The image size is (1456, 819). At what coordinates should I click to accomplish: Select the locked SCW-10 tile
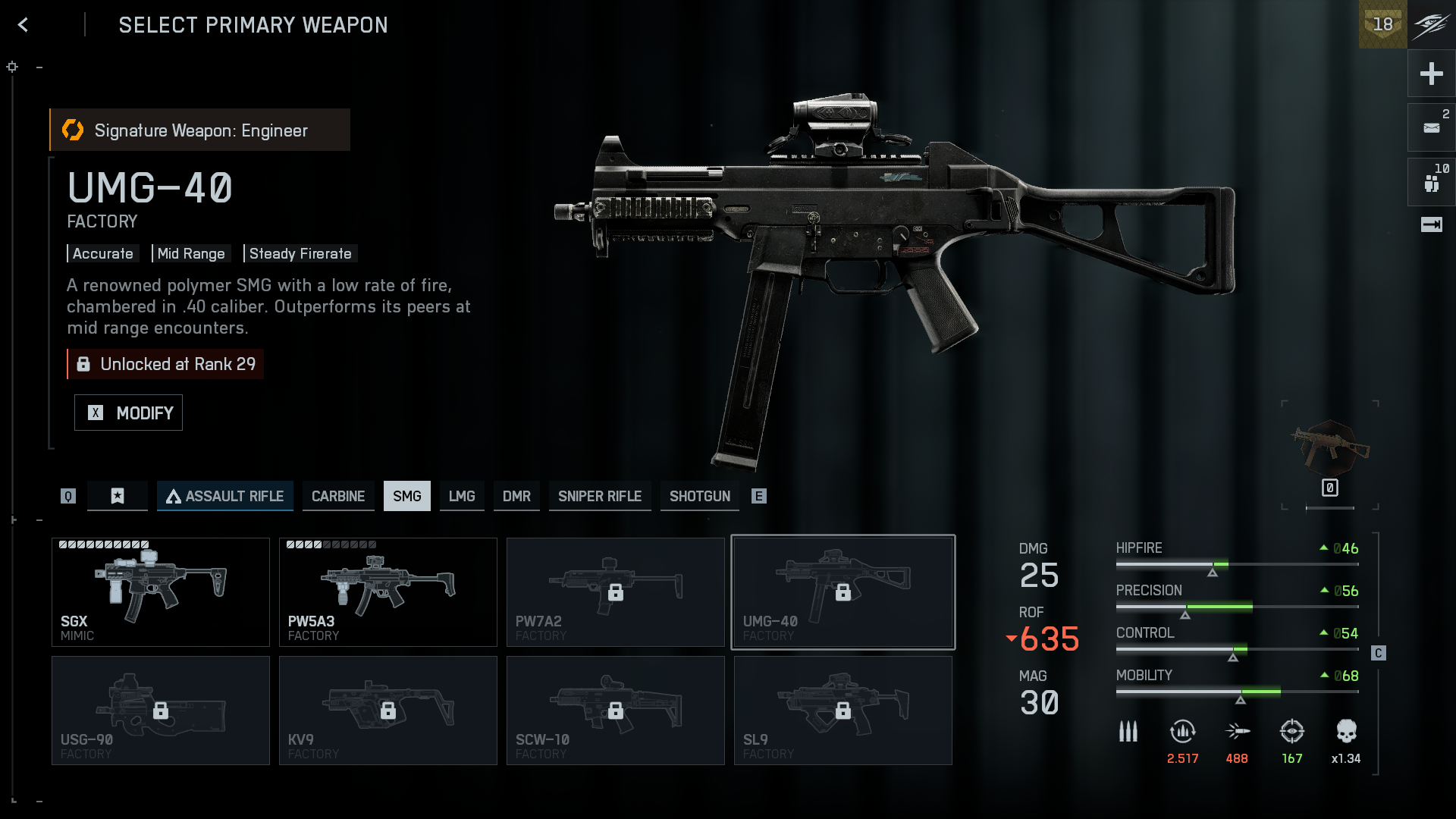616,711
